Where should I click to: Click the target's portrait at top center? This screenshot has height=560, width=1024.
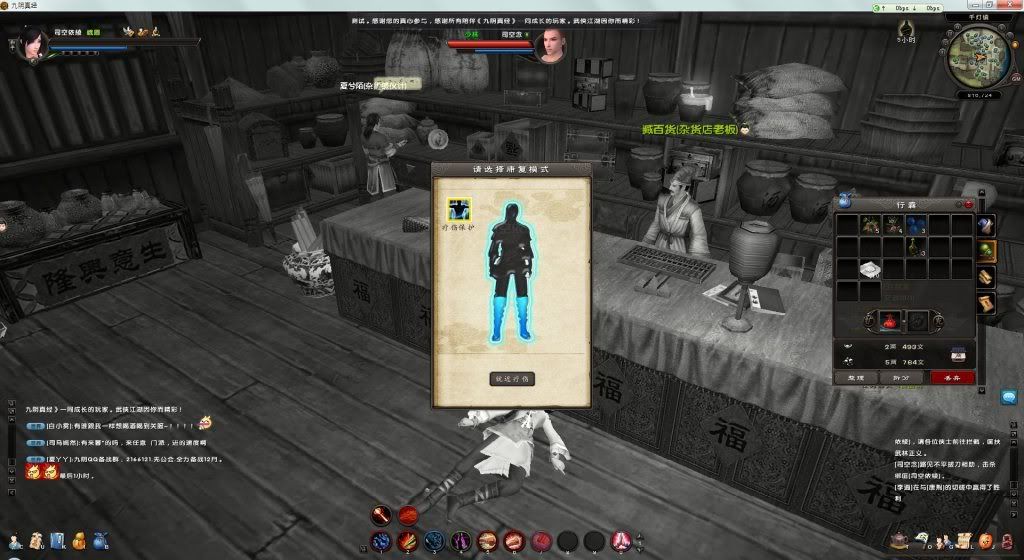551,47
